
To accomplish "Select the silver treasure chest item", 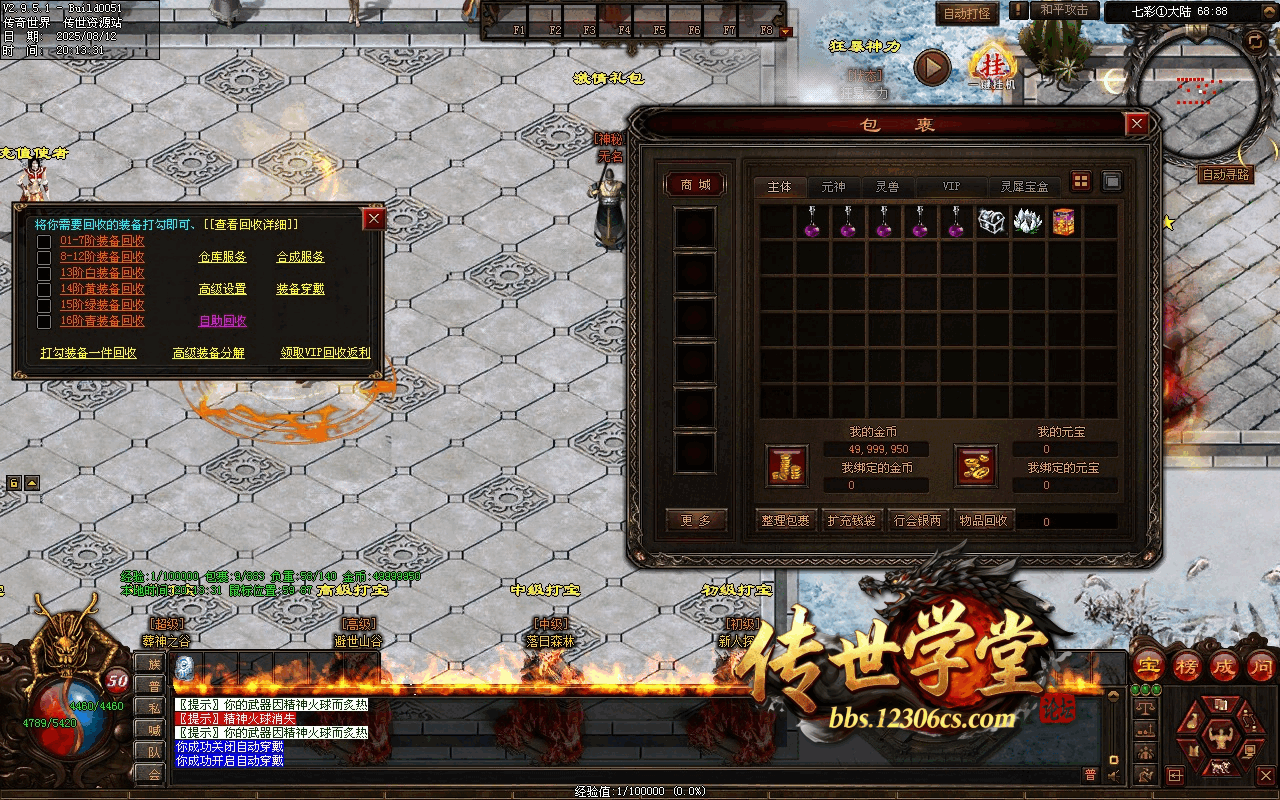I will click(x=991, y=222).
